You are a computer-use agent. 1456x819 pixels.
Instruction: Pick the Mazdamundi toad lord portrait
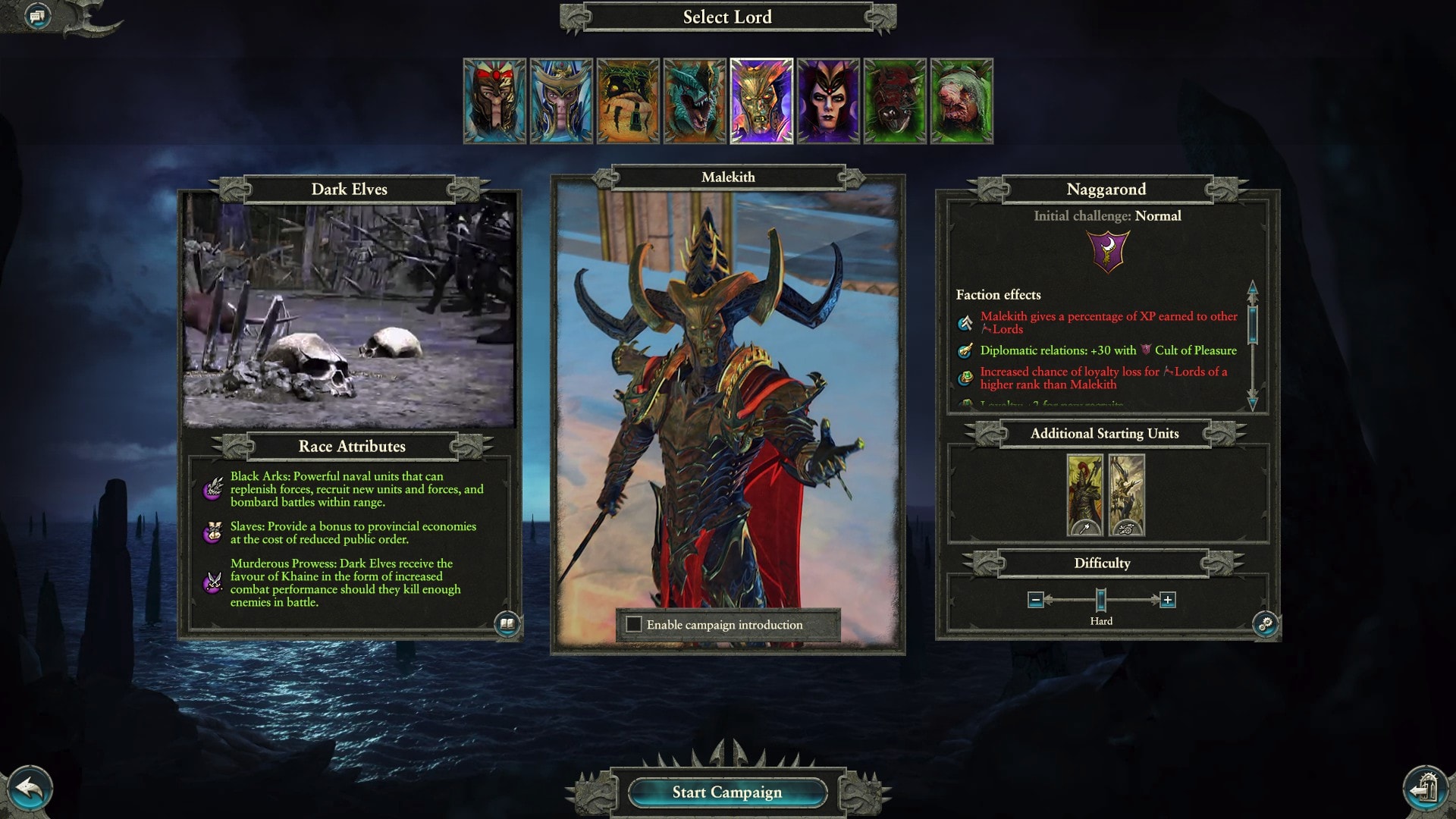click(x=628, y=101)
